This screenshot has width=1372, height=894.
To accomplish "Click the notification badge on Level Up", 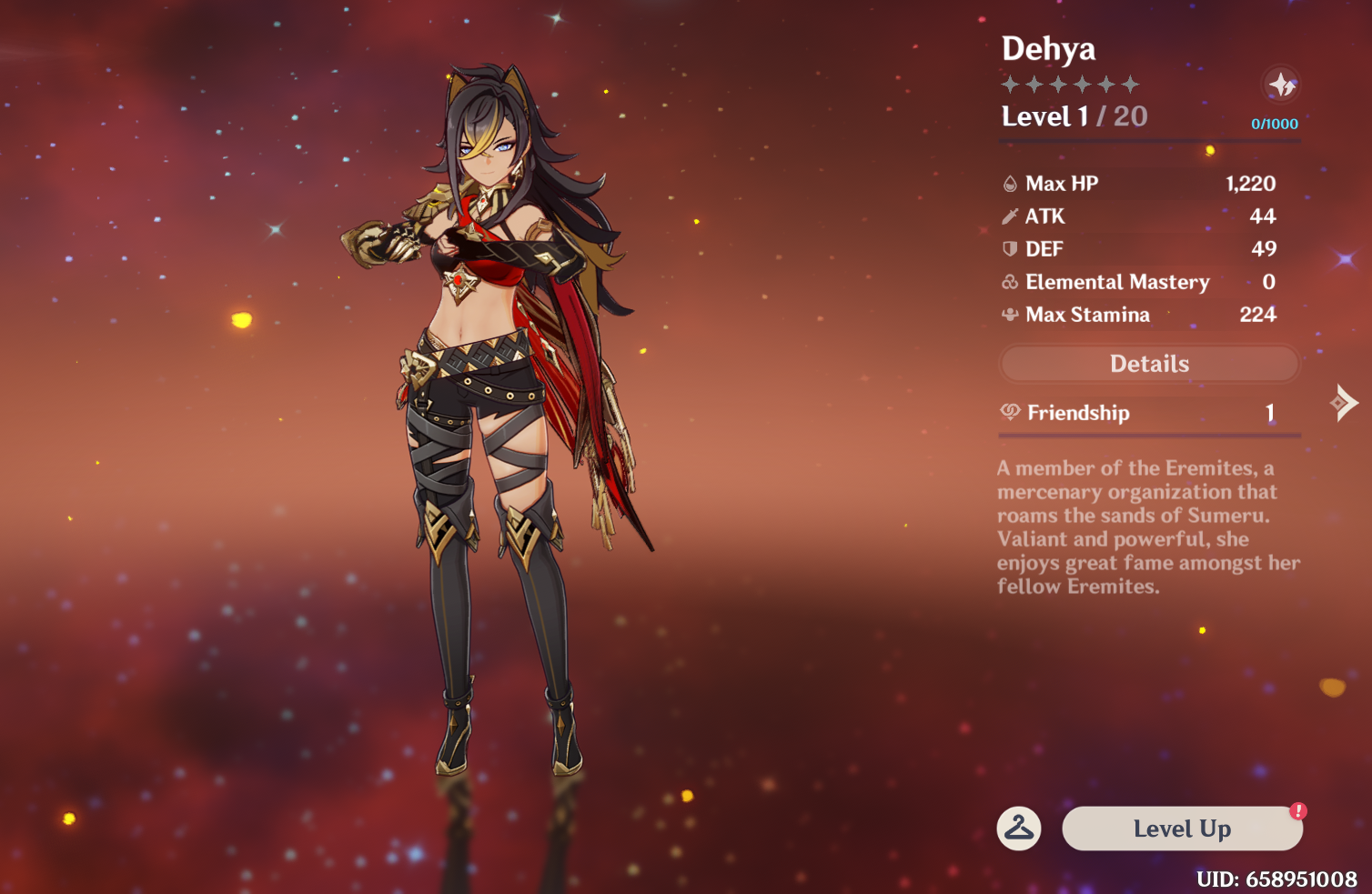I will [1298, 812].
